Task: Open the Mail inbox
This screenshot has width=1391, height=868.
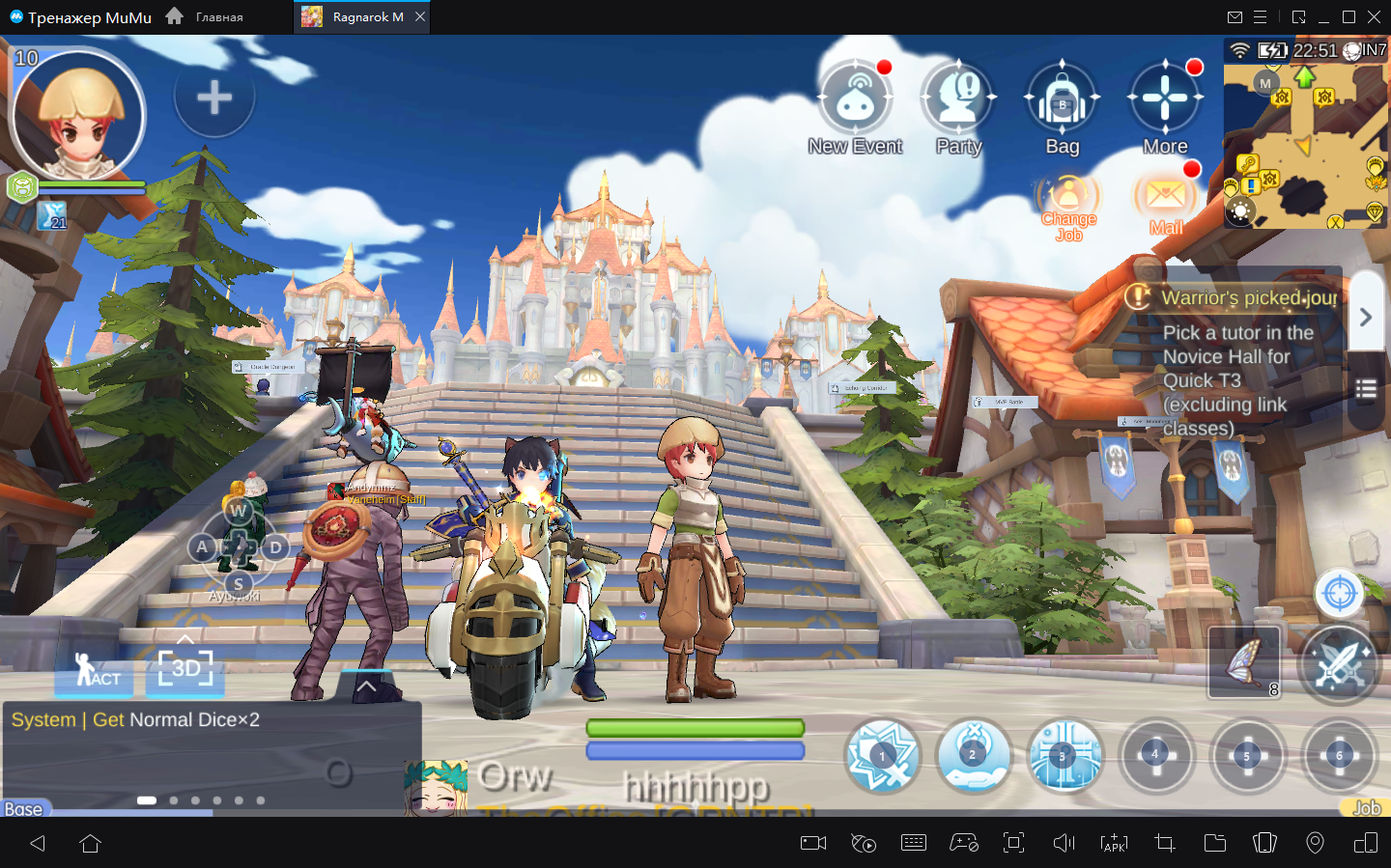Action: pos(1166,198)
